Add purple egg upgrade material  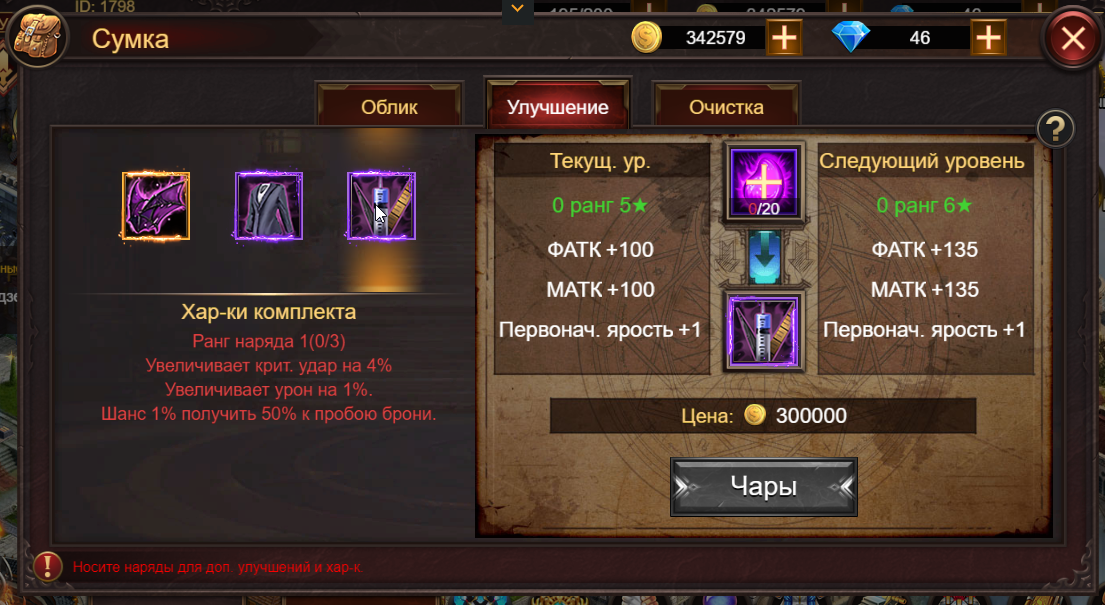[x=764, y=181]
